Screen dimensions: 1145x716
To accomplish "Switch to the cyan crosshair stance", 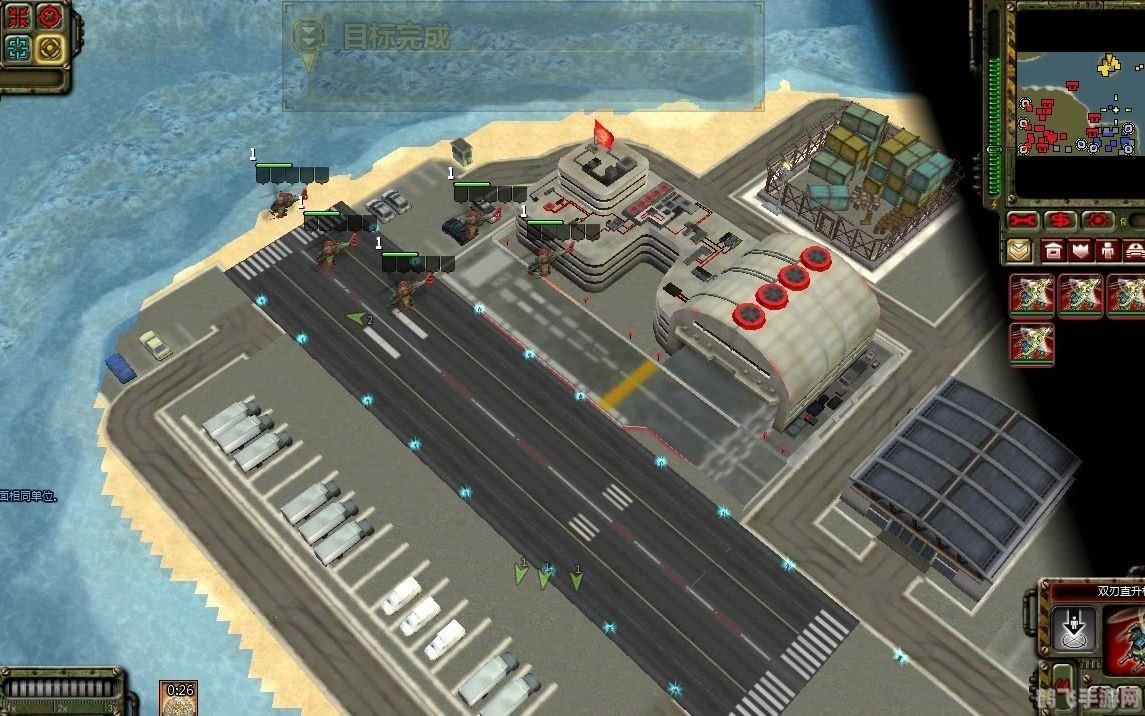I will pyautogui.click(x=18, y=48).
